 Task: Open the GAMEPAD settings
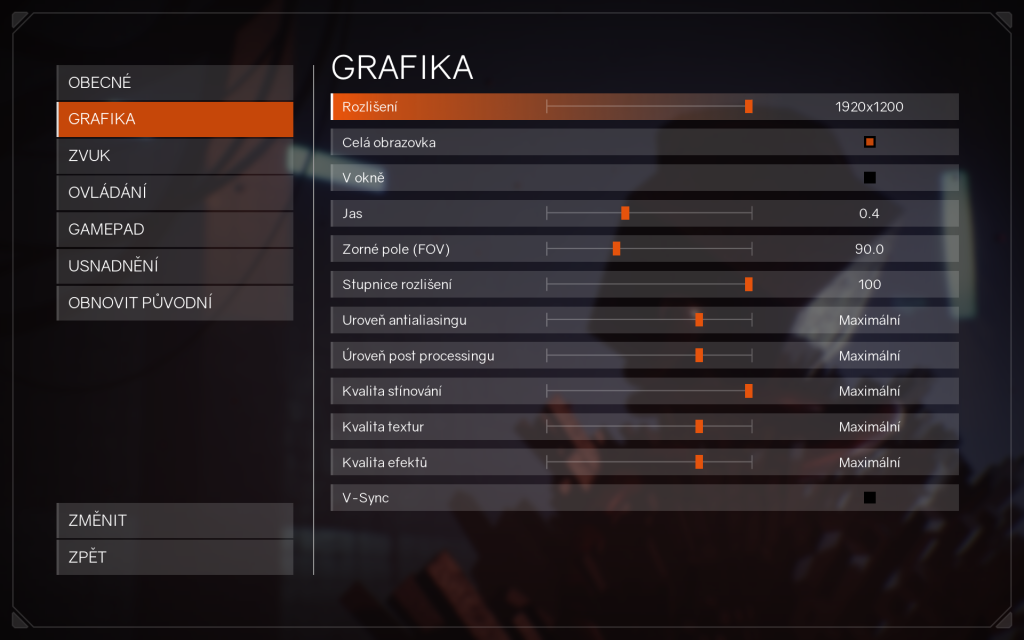click(x=175, y=229)
